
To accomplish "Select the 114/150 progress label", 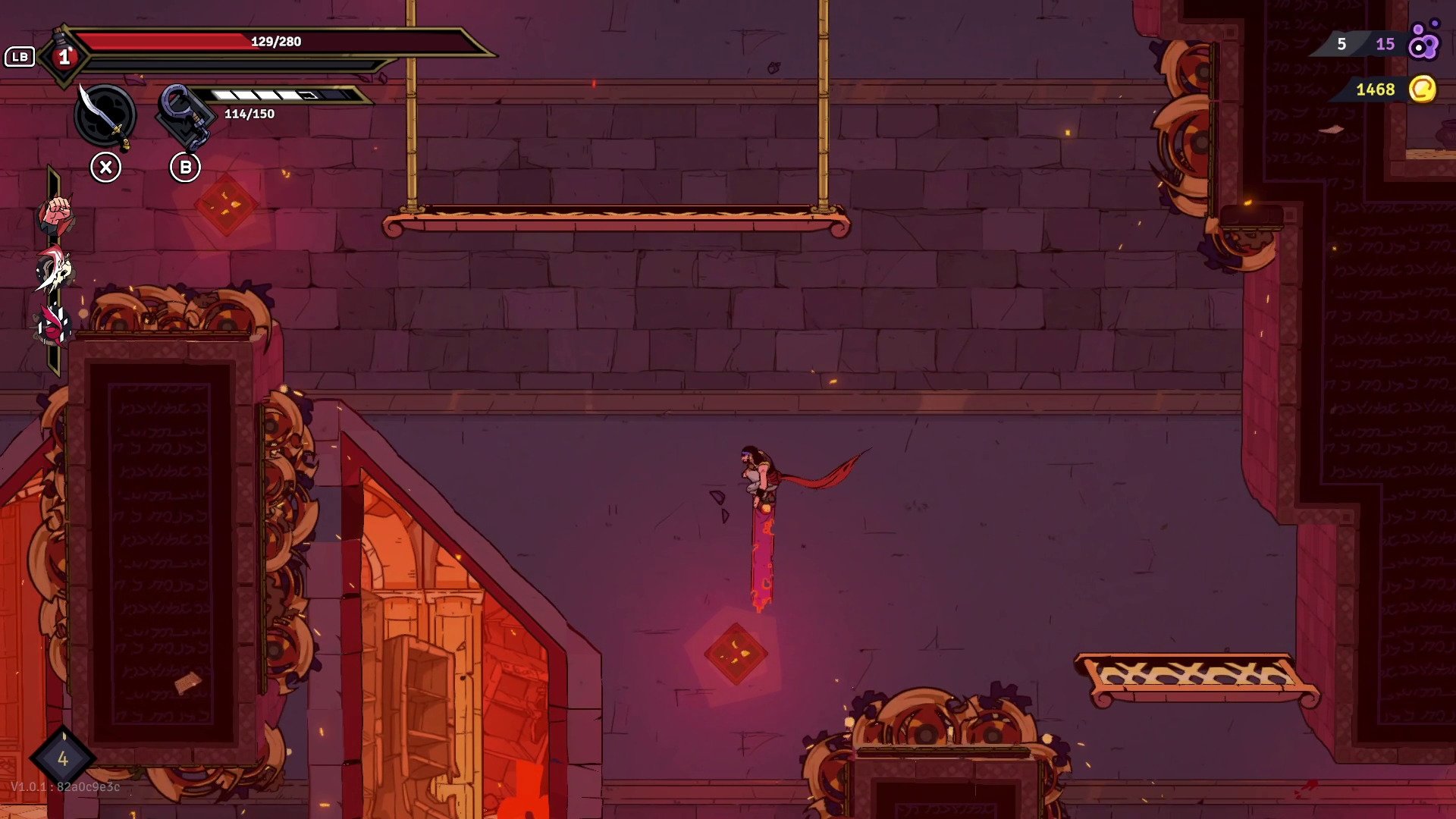I will tap(248, 115).
